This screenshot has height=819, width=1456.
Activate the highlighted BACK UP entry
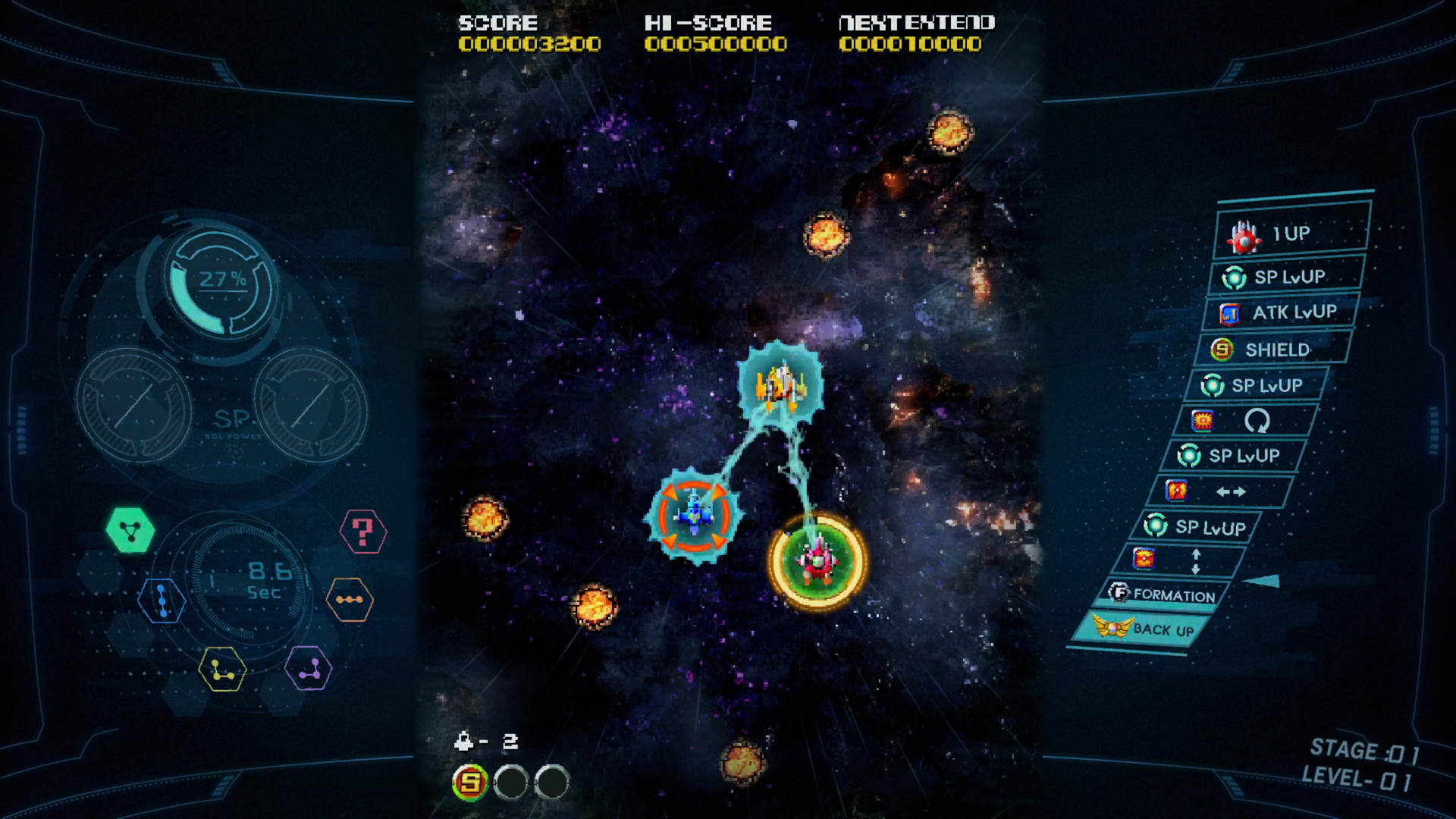(1145, 629)
